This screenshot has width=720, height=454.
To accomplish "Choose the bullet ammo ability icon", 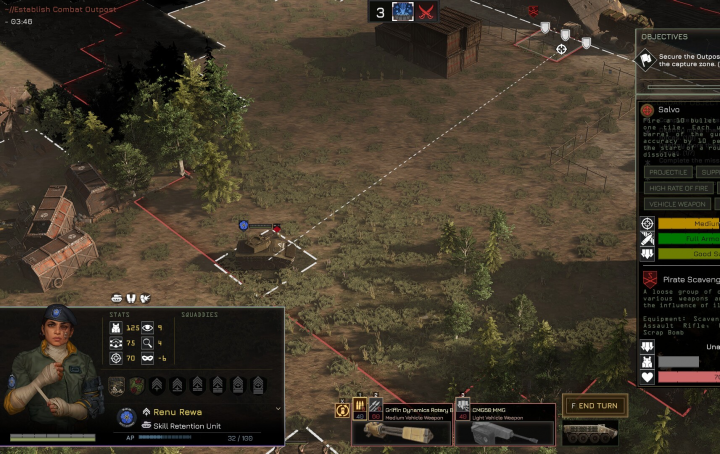I will click(x=358, y=407).
